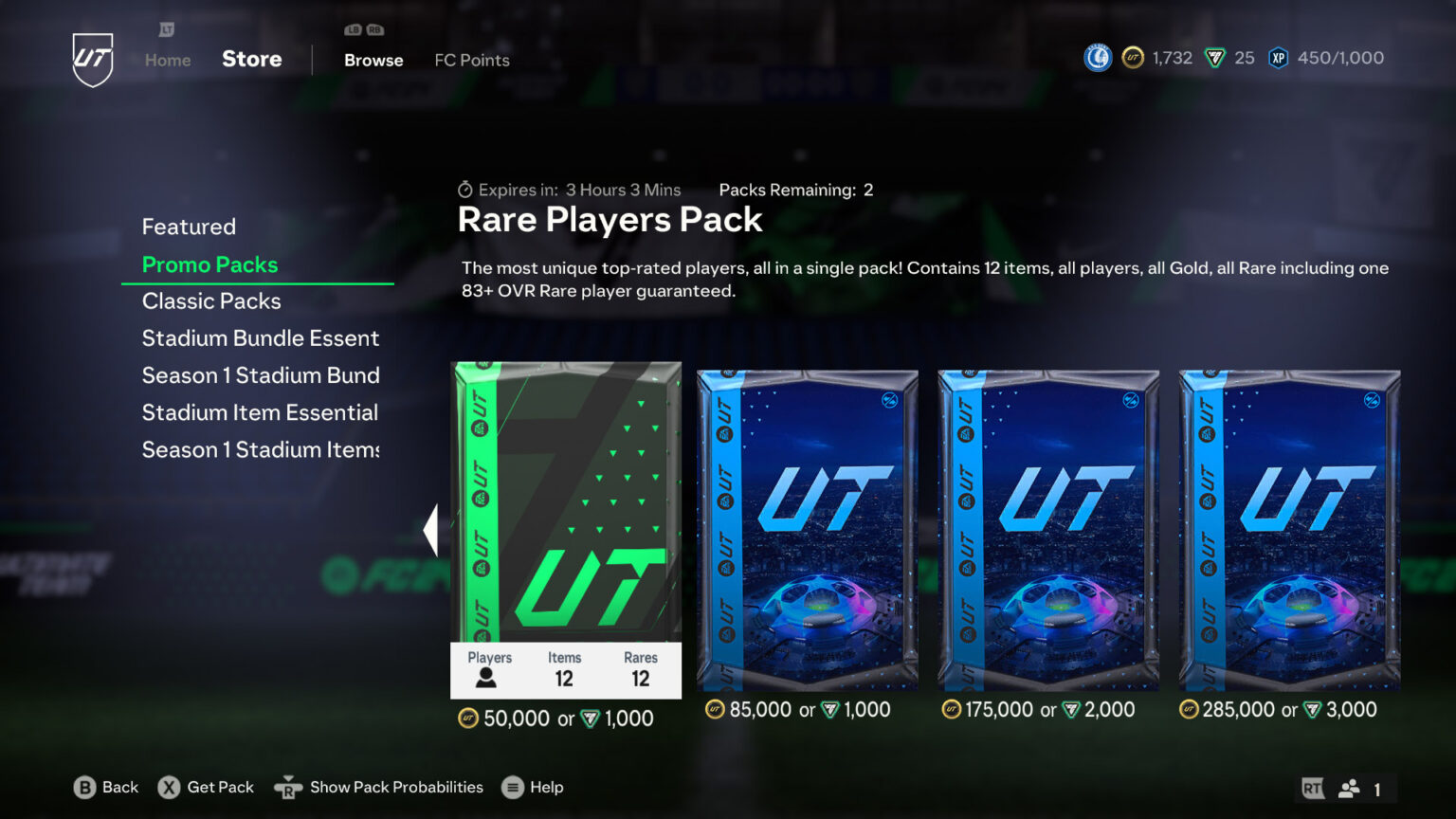The width and height of the screenshot is (1456, 819).
Task: Click the player silhouette icon under Players stat
Action: [x=487, y=678]
